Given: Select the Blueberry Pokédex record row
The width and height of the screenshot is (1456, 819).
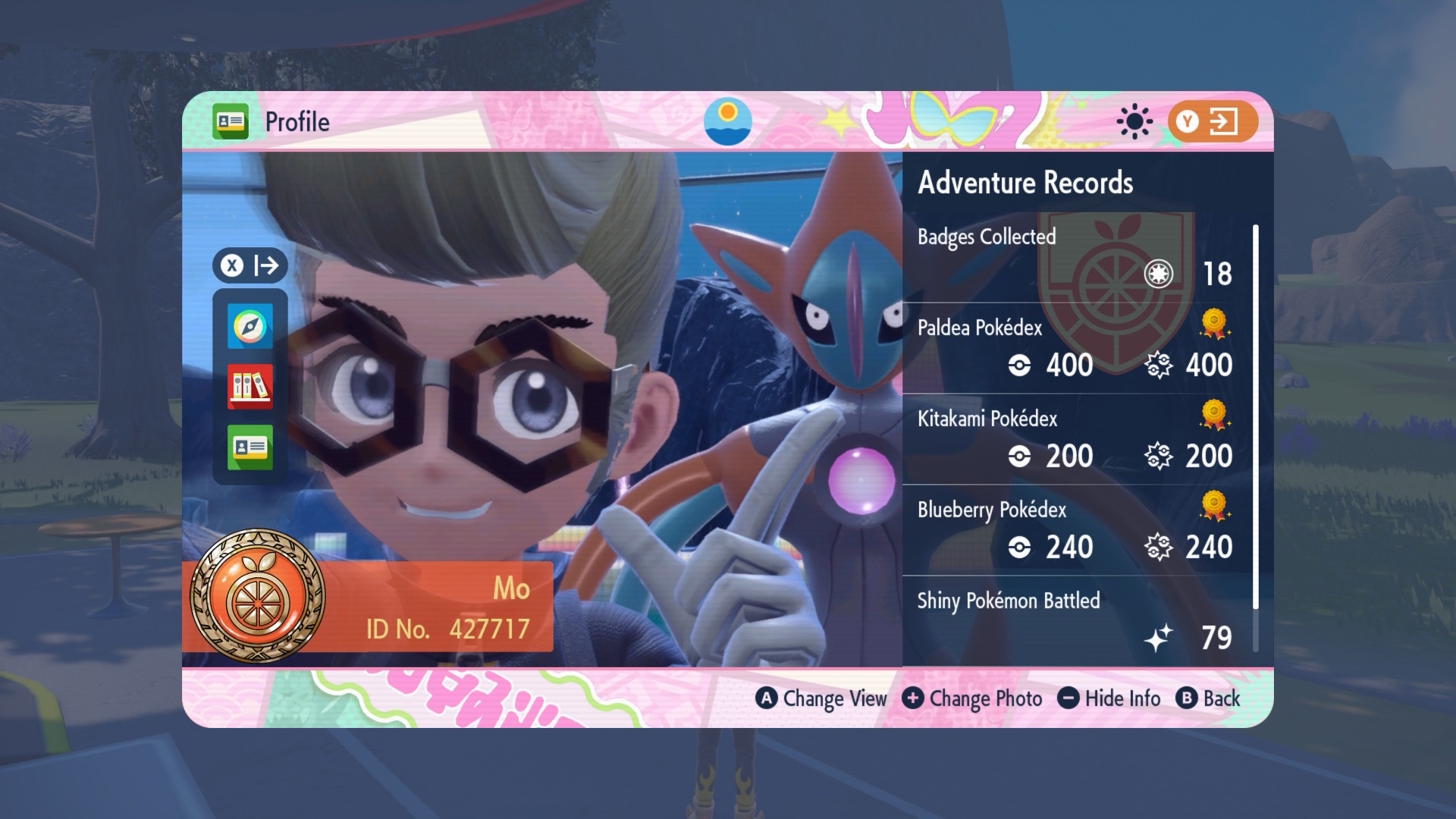Looking at the screenshot, I should point(1075,529).
